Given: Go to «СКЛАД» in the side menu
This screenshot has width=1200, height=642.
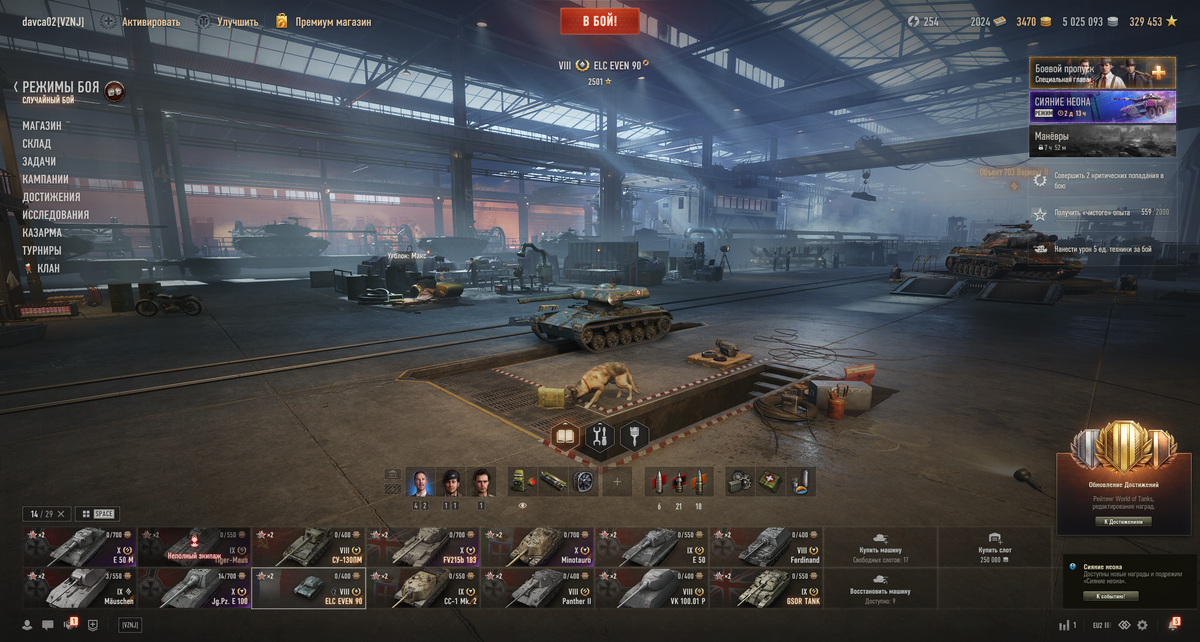Looking at the screenshot, I should 37,144.
